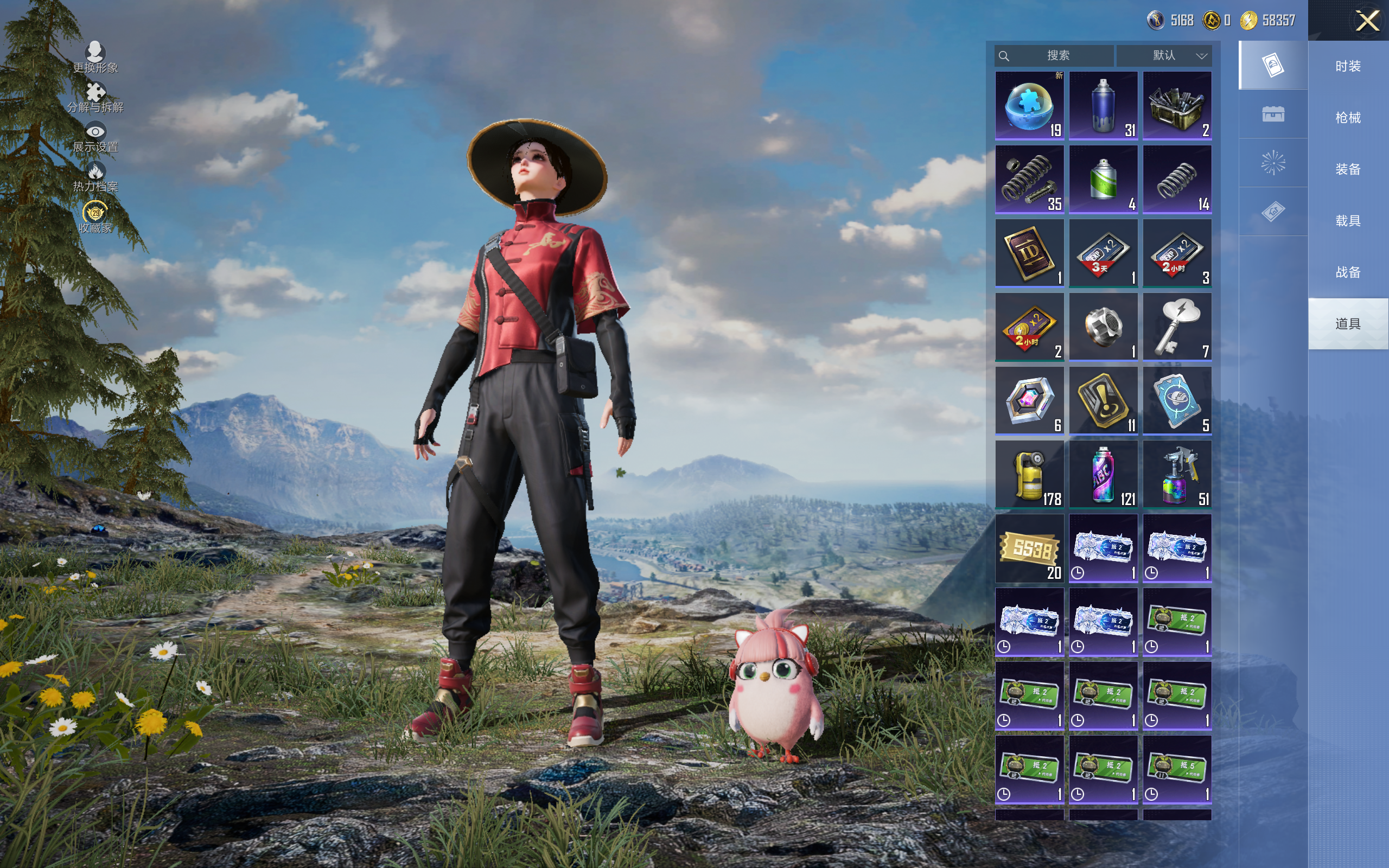Show the 载具 category

click(1347, 221)
